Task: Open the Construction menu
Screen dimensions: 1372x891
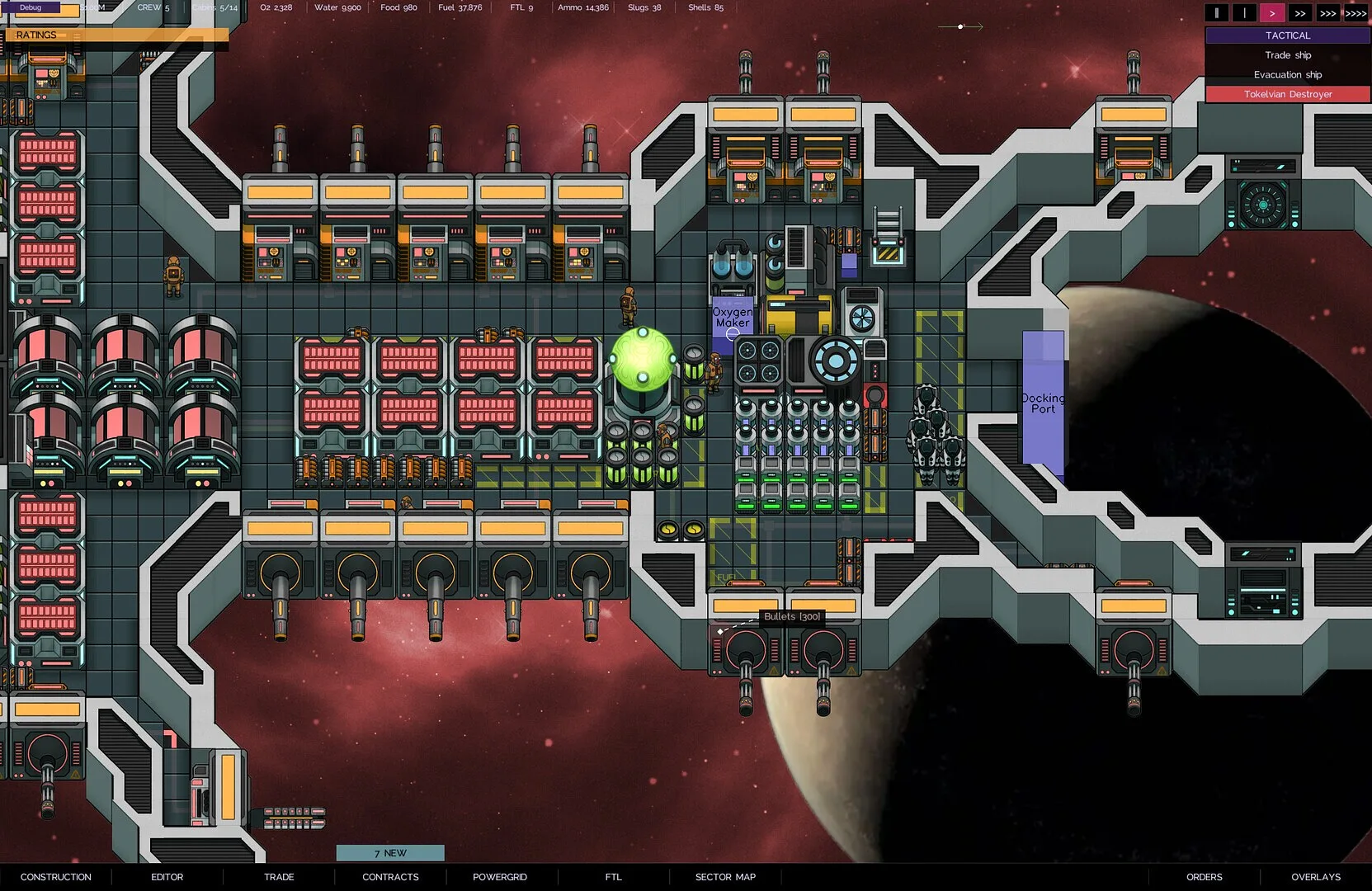Action: [55, 877]
